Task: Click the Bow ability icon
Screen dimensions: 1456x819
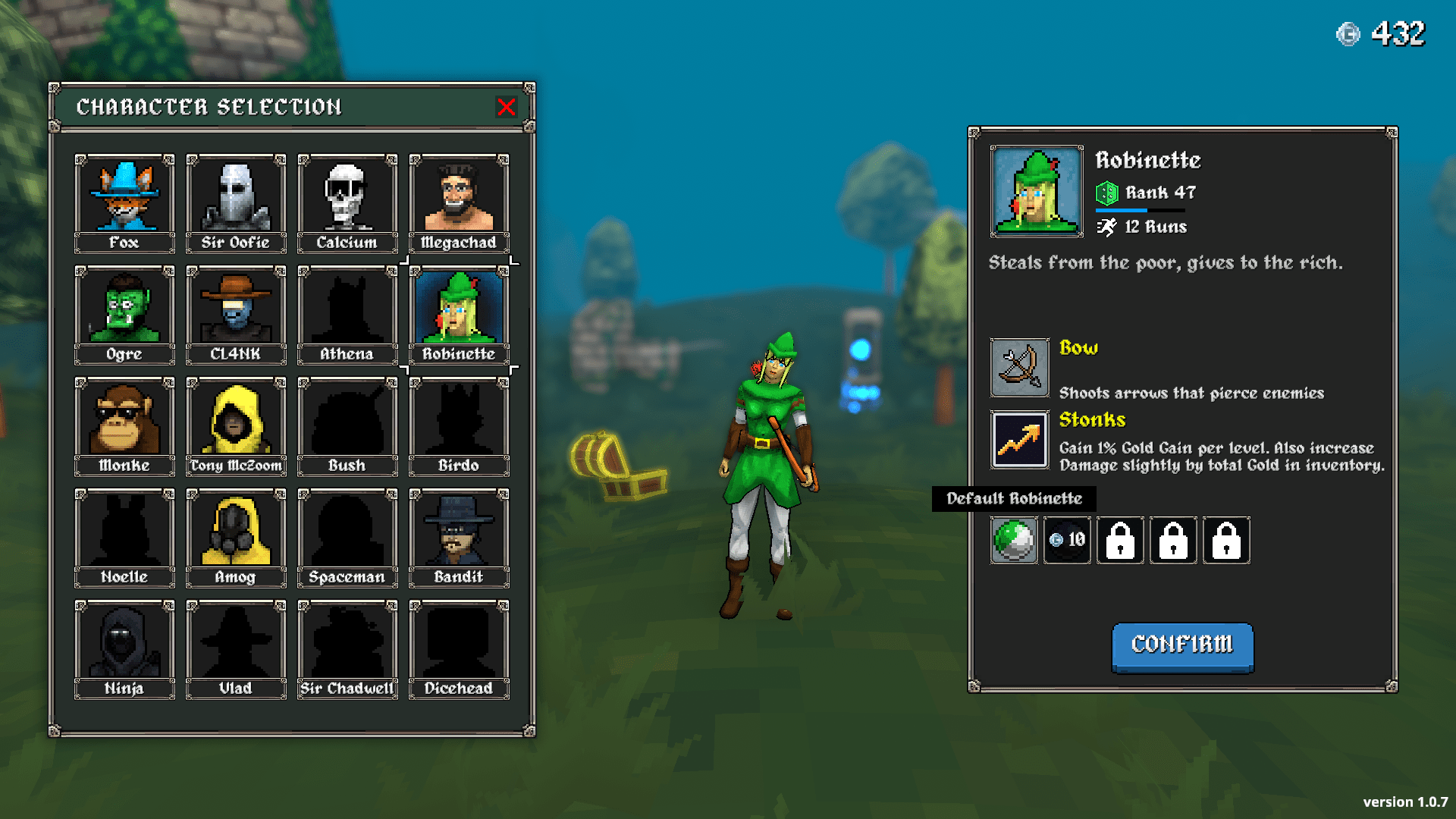Action: [x=1018, y=369]
